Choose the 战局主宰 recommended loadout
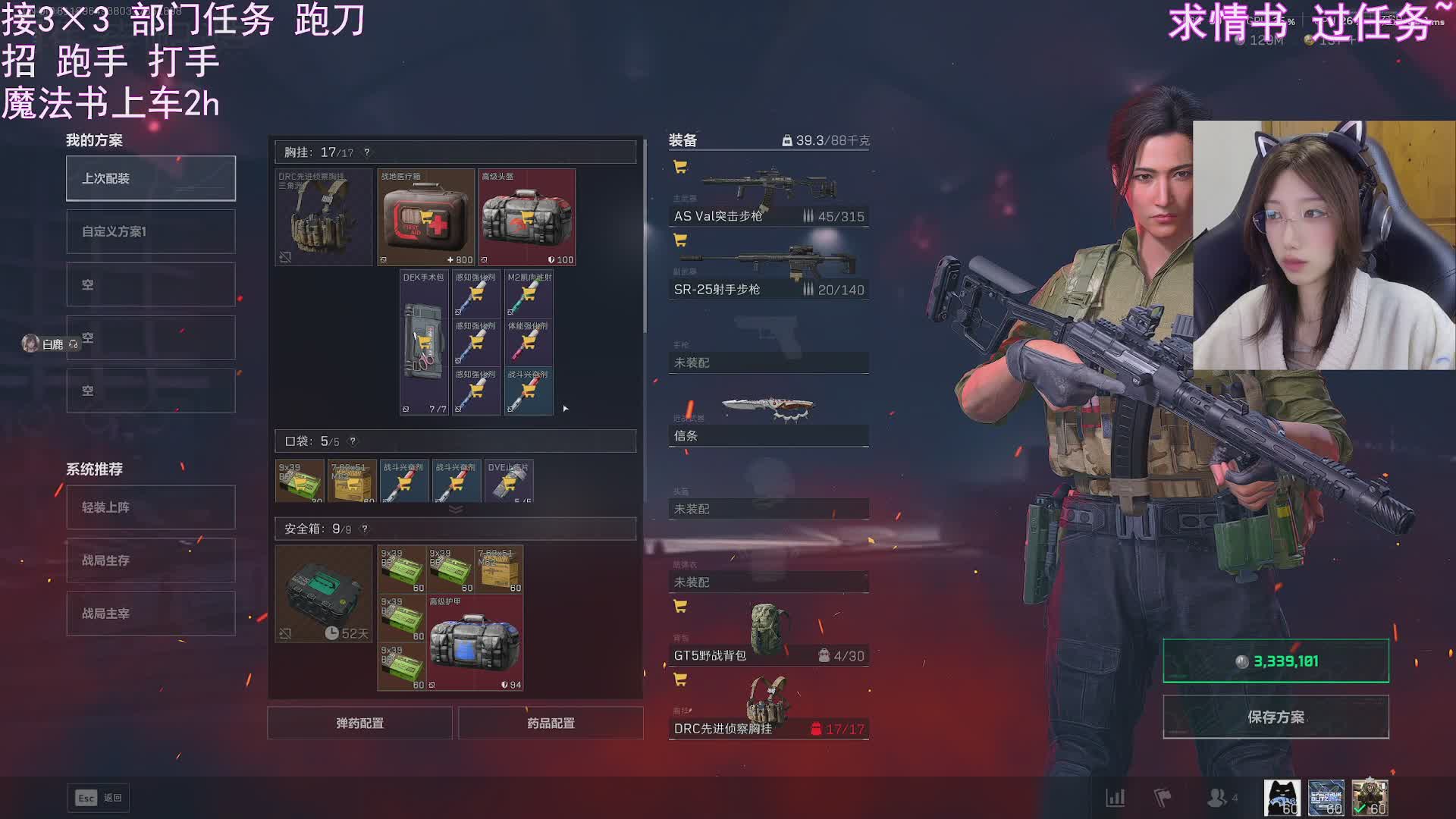Viewport: 1456px width, 819px height. pyautogui.click(x=151, y=613)
